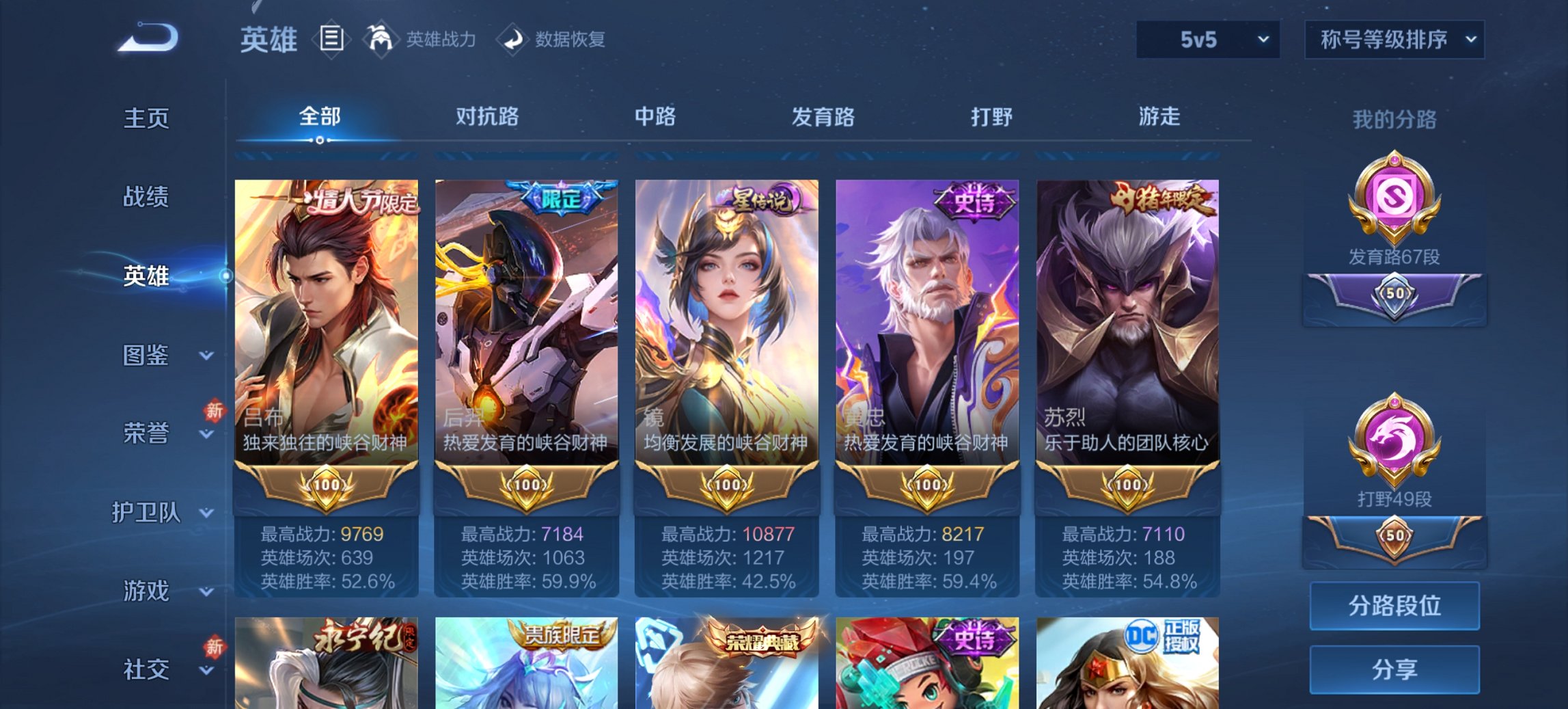1568x709 pixels.
Task: Expand the 荣誉 sidebar section
Action: click(148, 433)
